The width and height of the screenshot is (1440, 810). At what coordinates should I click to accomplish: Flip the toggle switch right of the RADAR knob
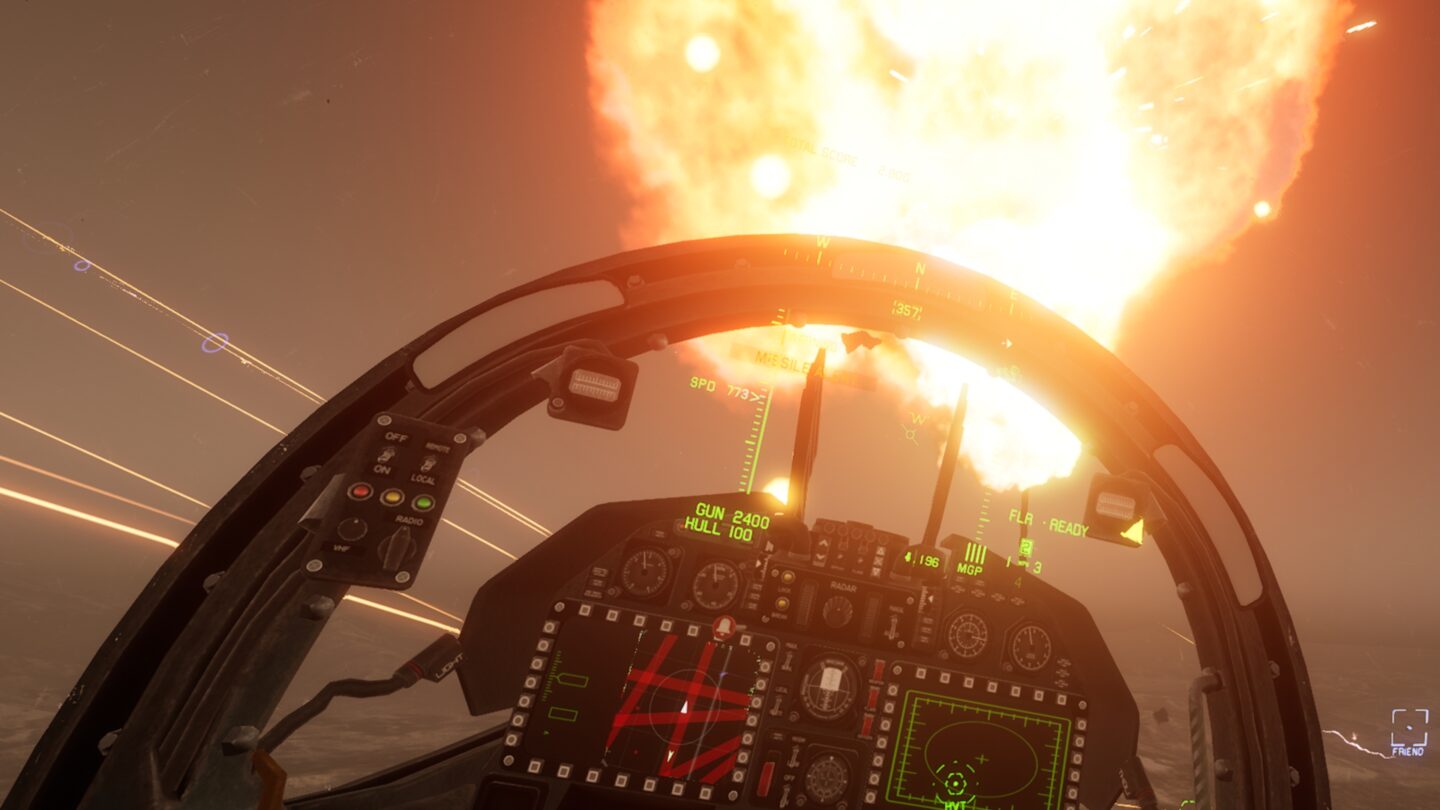tap(893, 627)
